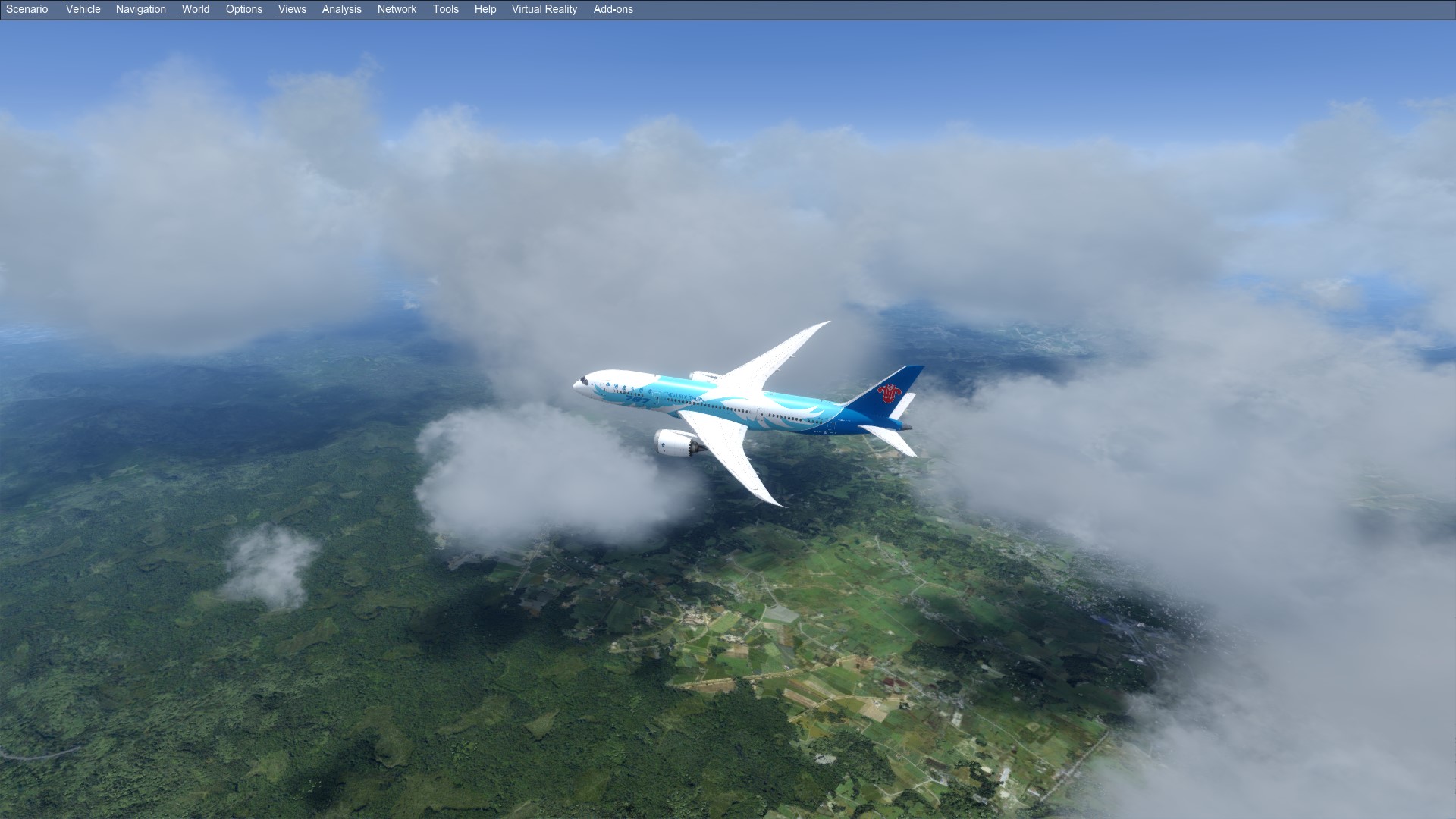Select the World menu
The image size is (1456, 819).
195,9
